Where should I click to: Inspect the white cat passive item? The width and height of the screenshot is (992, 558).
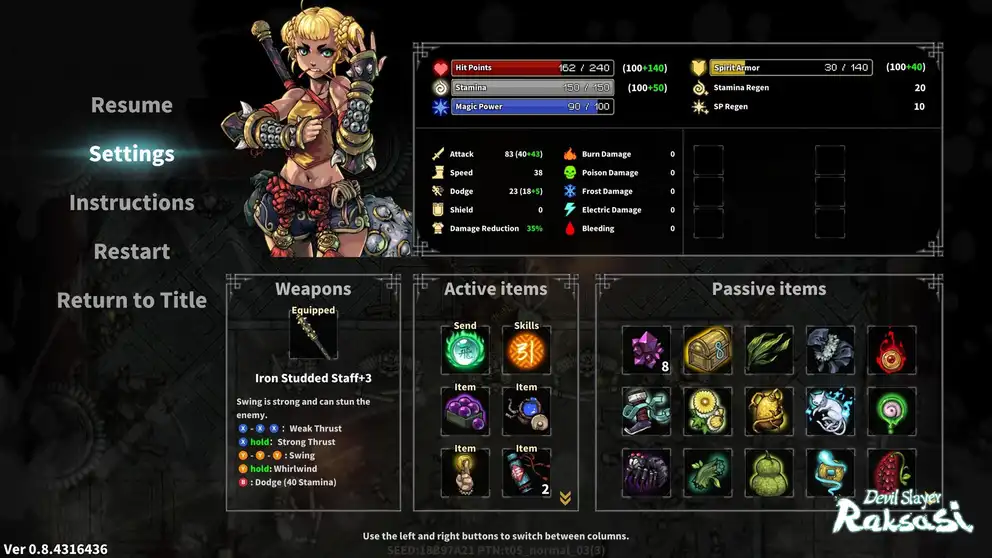pos(830,411)
